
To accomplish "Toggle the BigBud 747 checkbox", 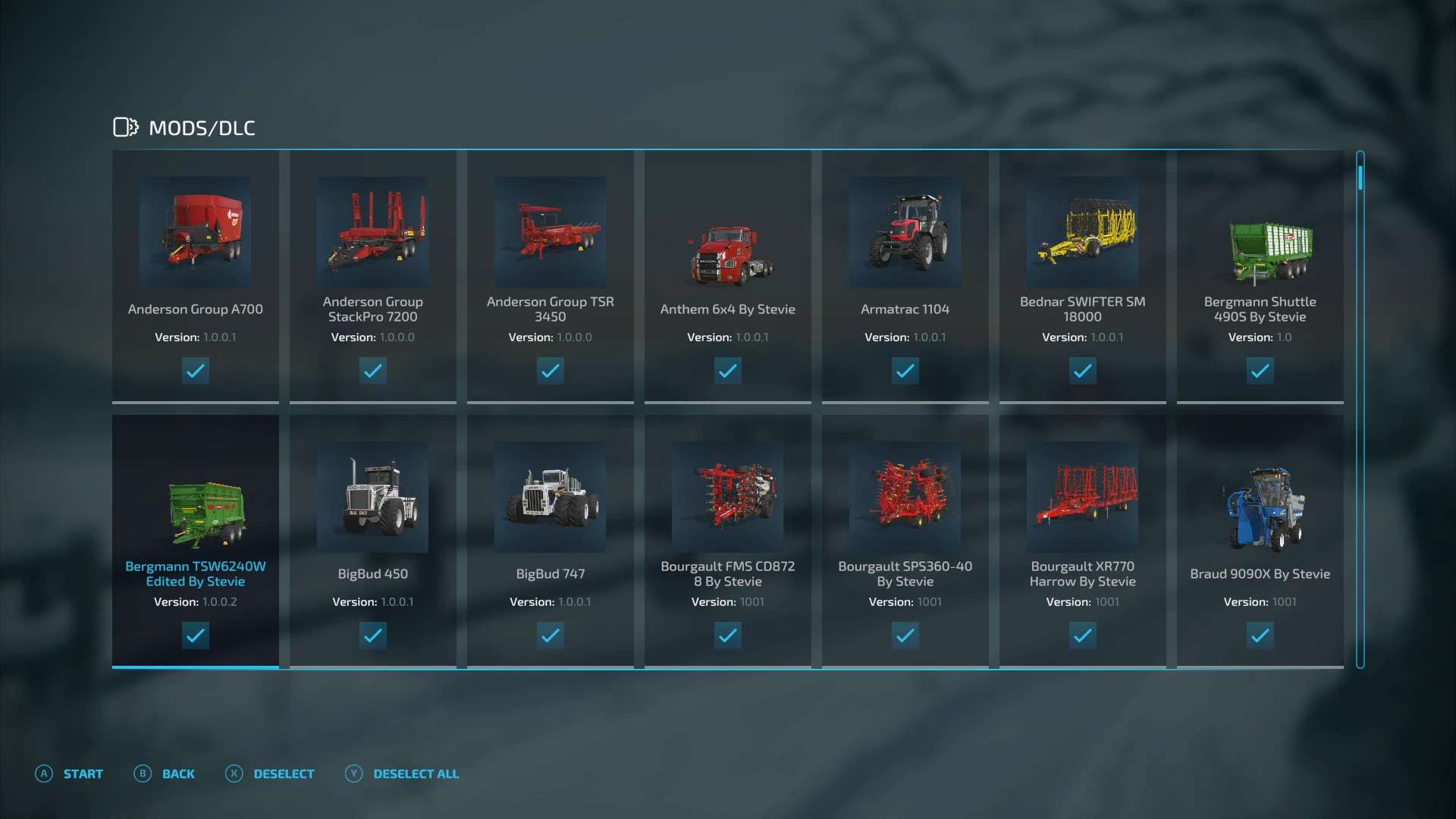I will (550, 635).
